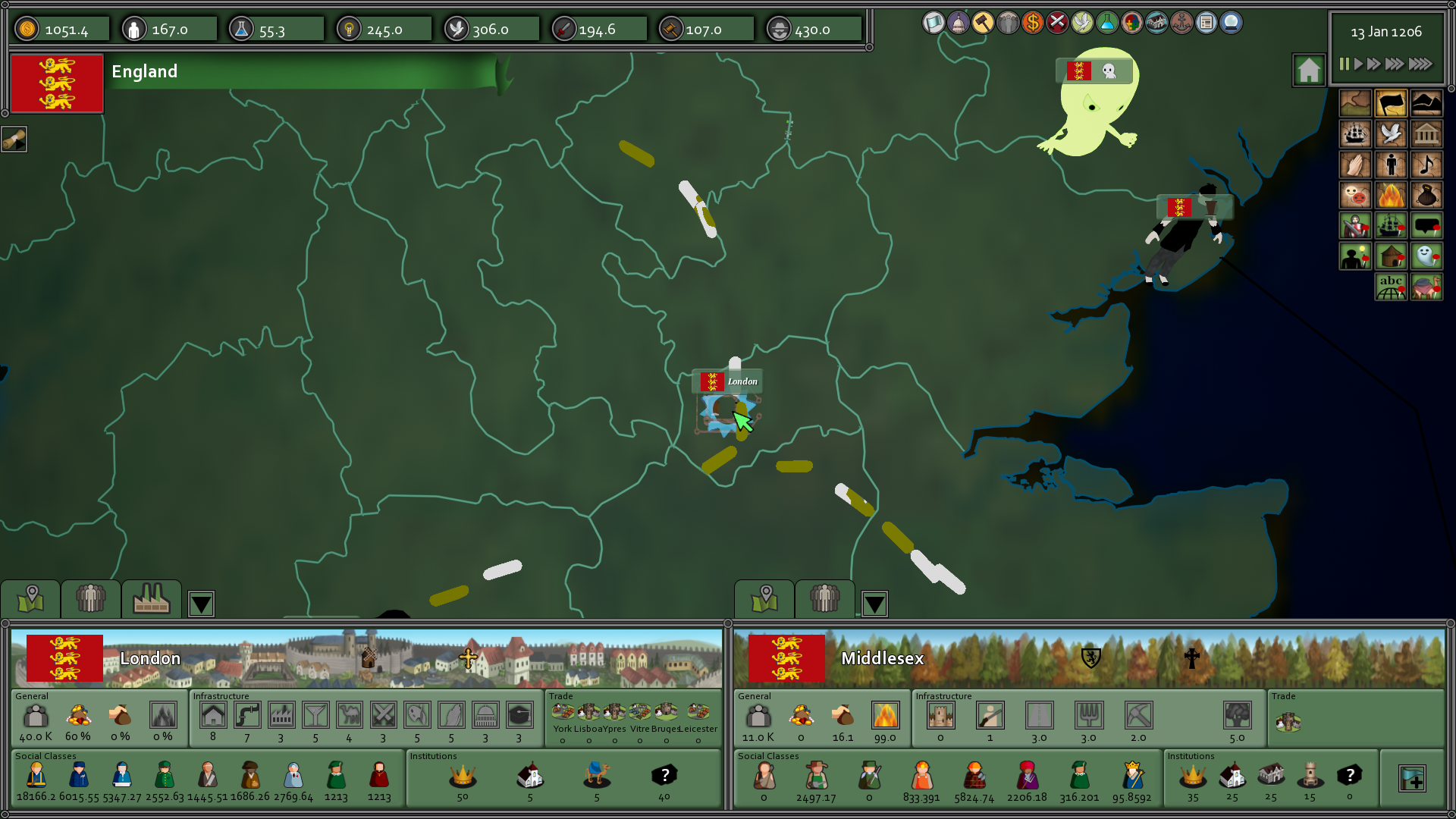Toggle the ghost characters overlay

[1427, 256]
